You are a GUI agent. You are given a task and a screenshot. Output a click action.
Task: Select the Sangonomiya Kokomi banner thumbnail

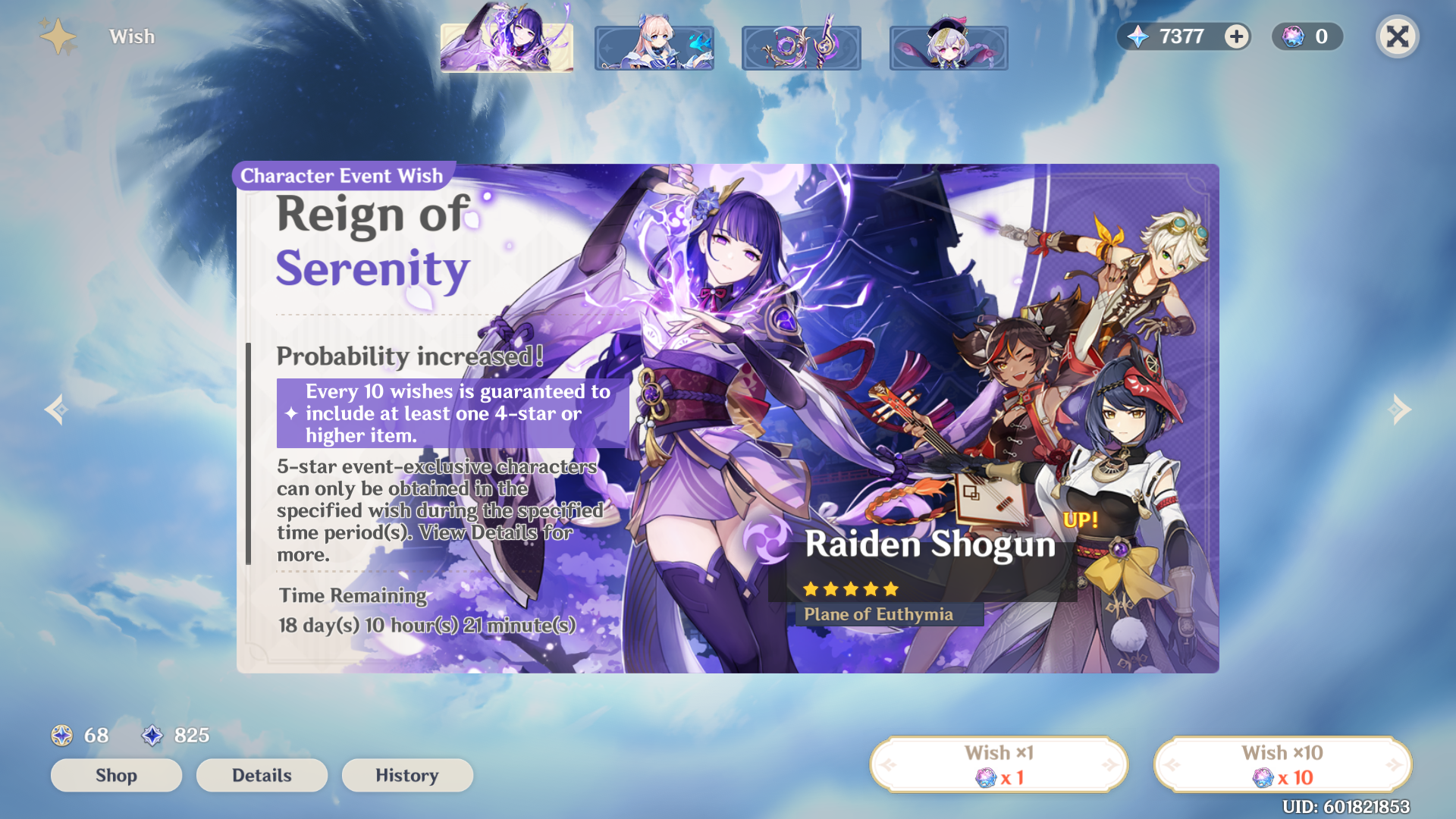(x=654, y=46)
